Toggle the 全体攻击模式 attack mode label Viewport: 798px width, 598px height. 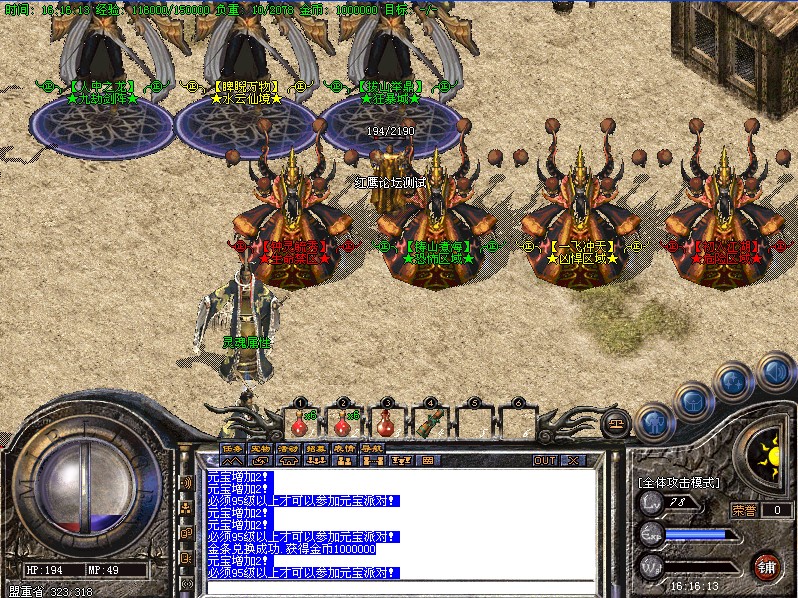pyautogui.click(x=677, y=482)
